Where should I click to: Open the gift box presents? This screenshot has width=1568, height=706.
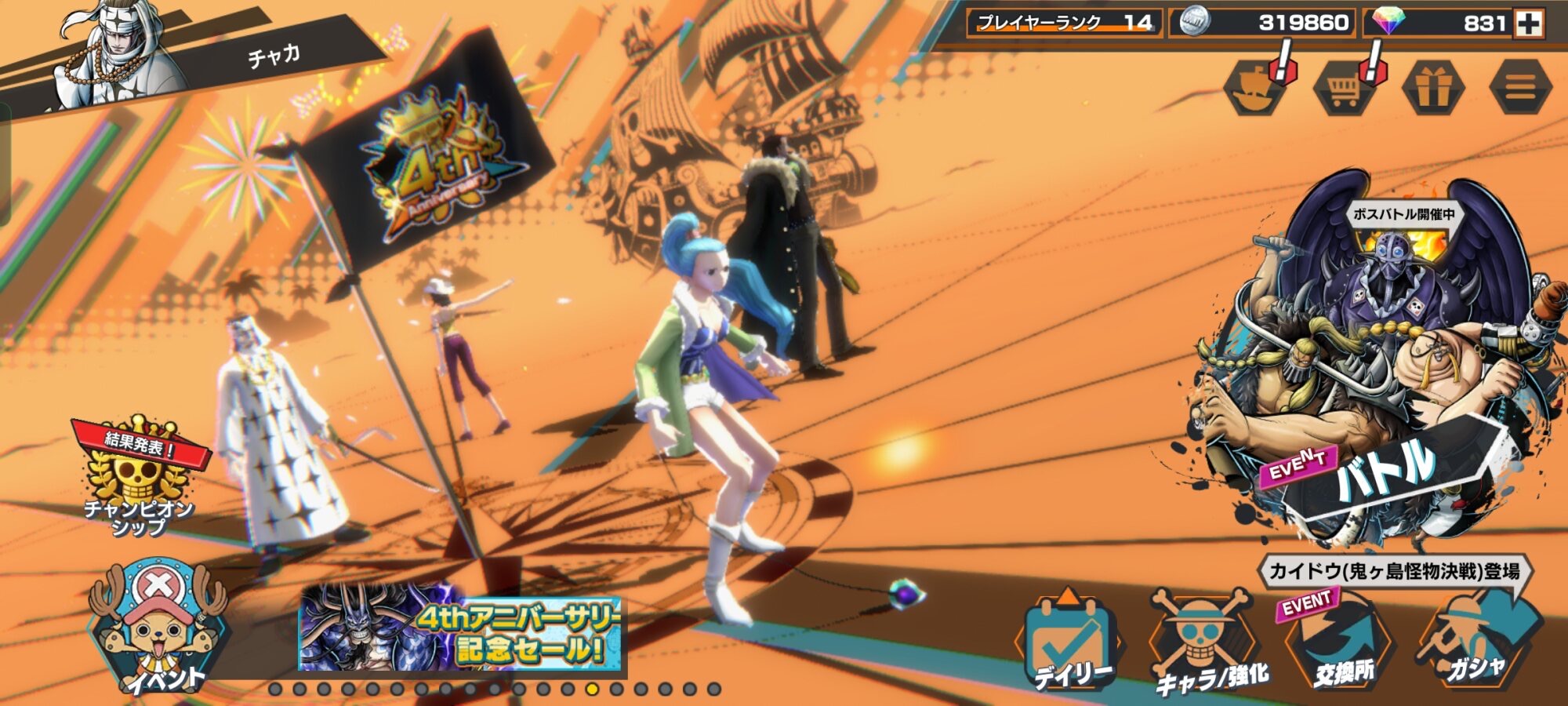pyautogui.click(x=1432, y=88)
